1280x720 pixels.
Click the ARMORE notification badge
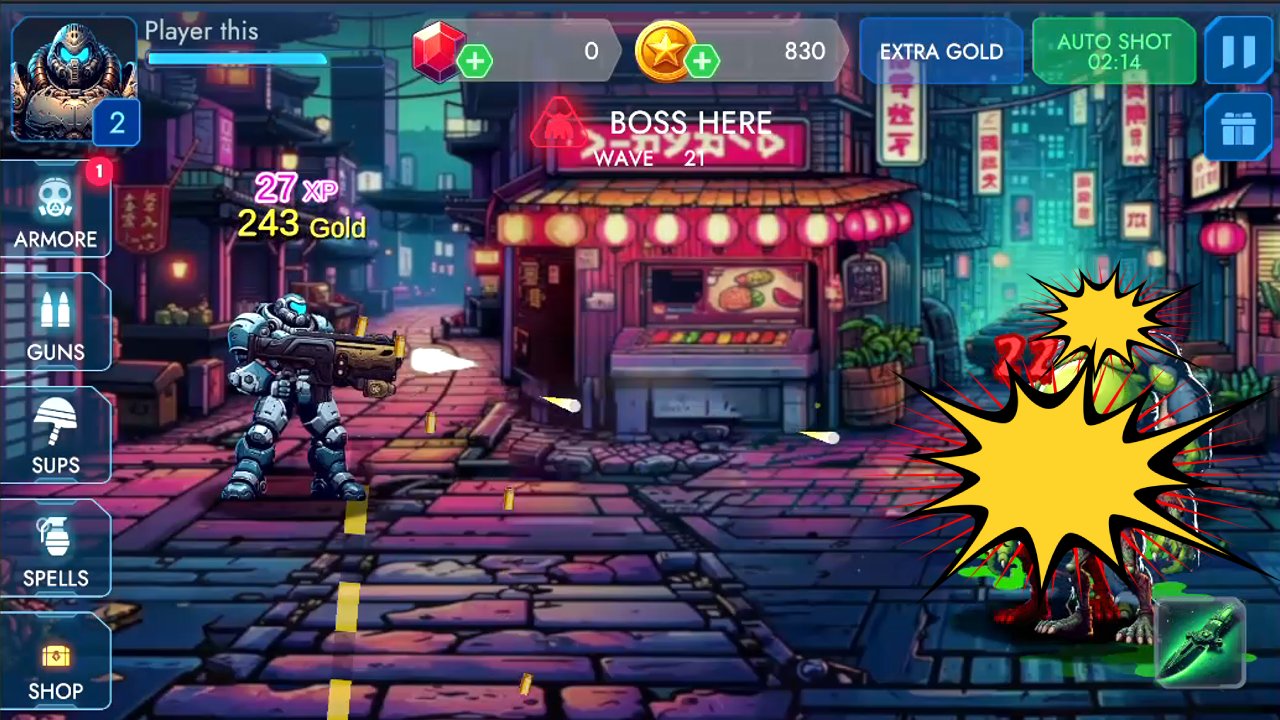(99, 171)
